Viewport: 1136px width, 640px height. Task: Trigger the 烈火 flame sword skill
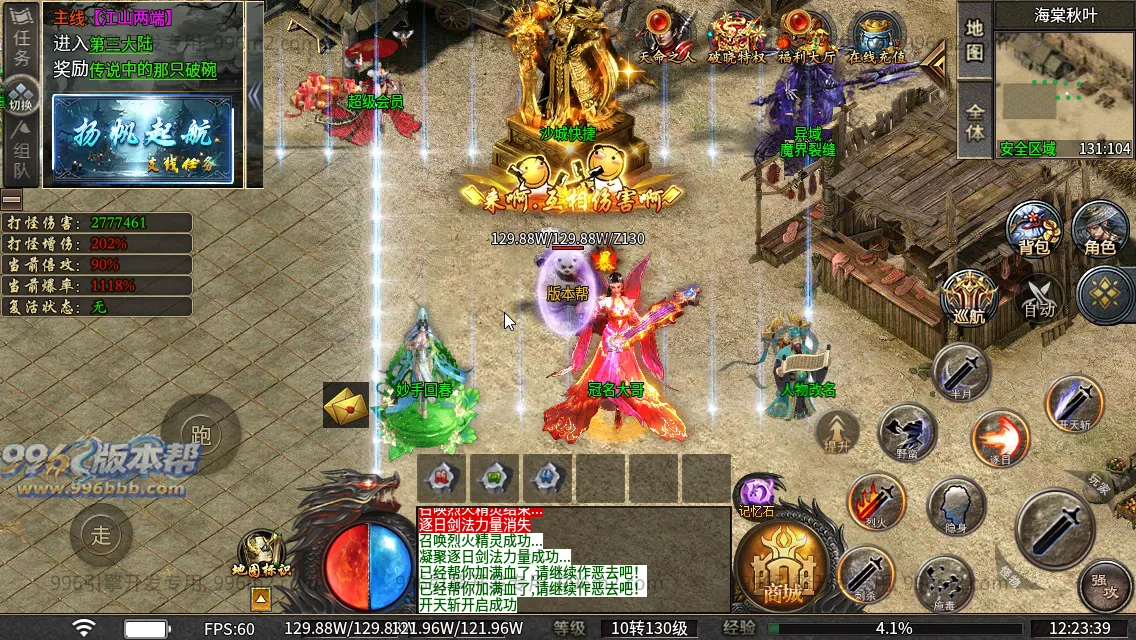876,500
